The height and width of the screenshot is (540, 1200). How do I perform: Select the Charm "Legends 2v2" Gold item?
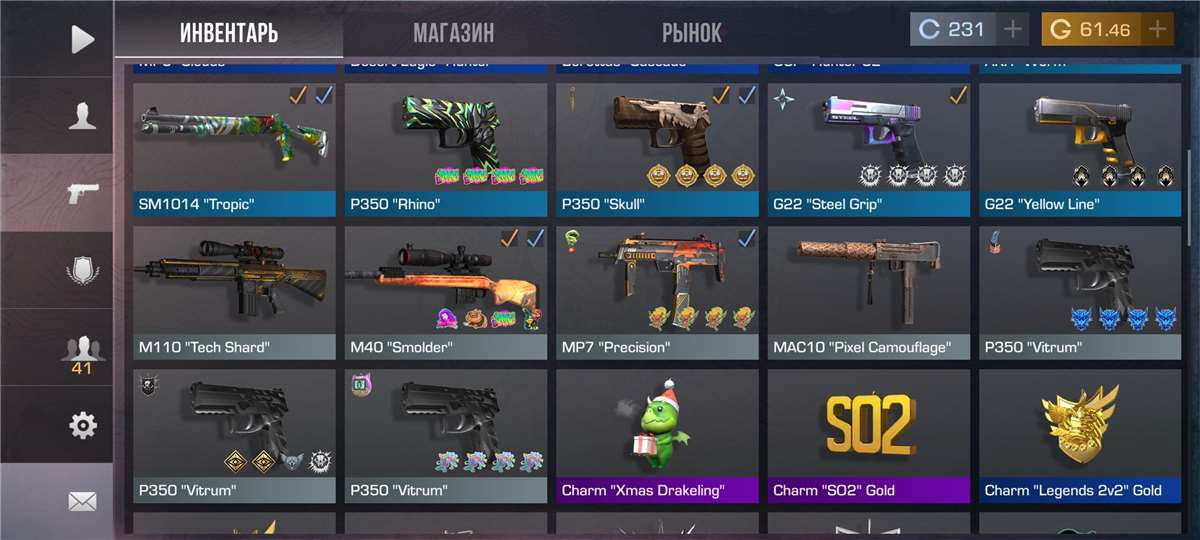1080,435
